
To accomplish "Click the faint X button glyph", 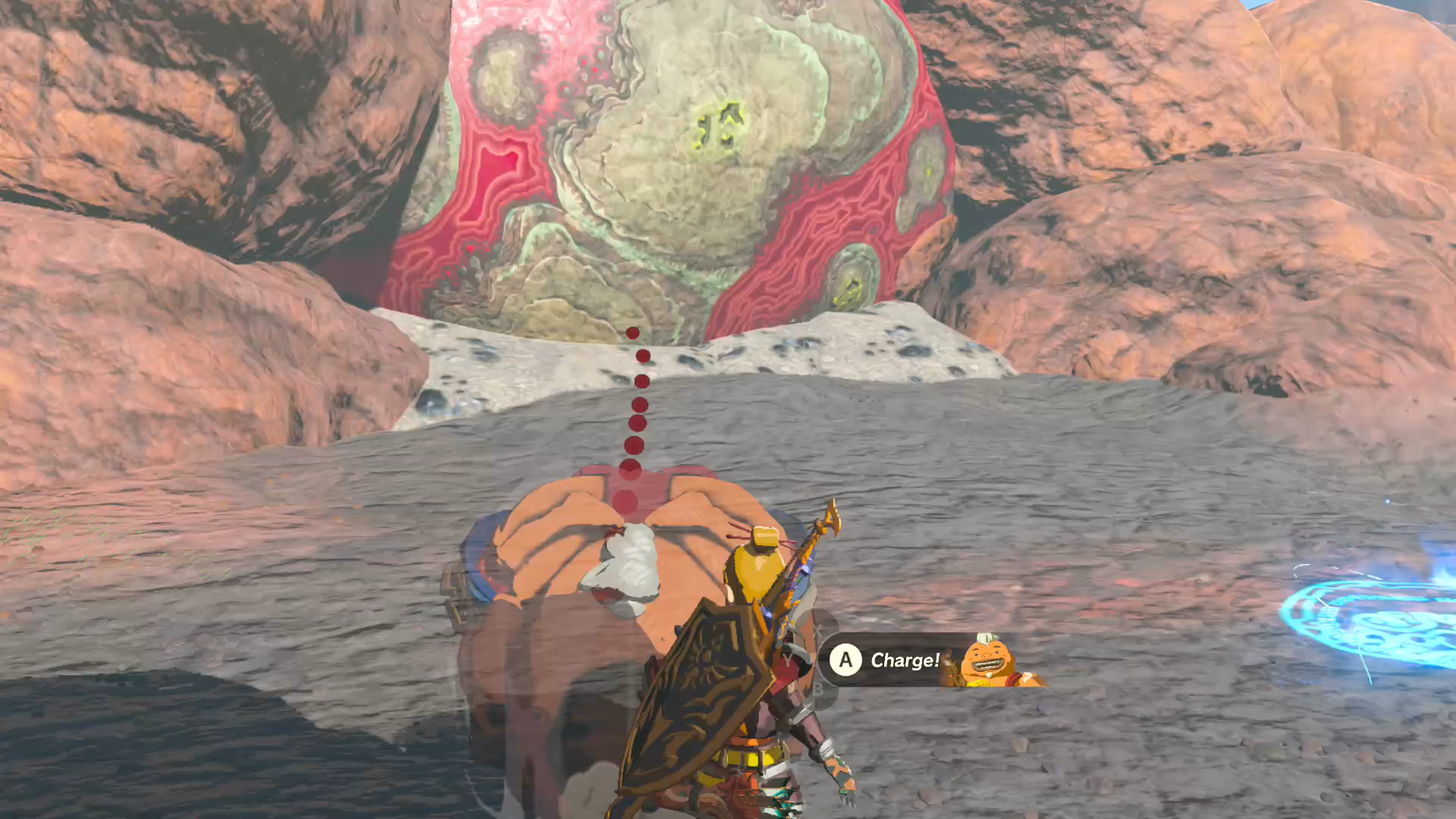I will click(819, 629).
